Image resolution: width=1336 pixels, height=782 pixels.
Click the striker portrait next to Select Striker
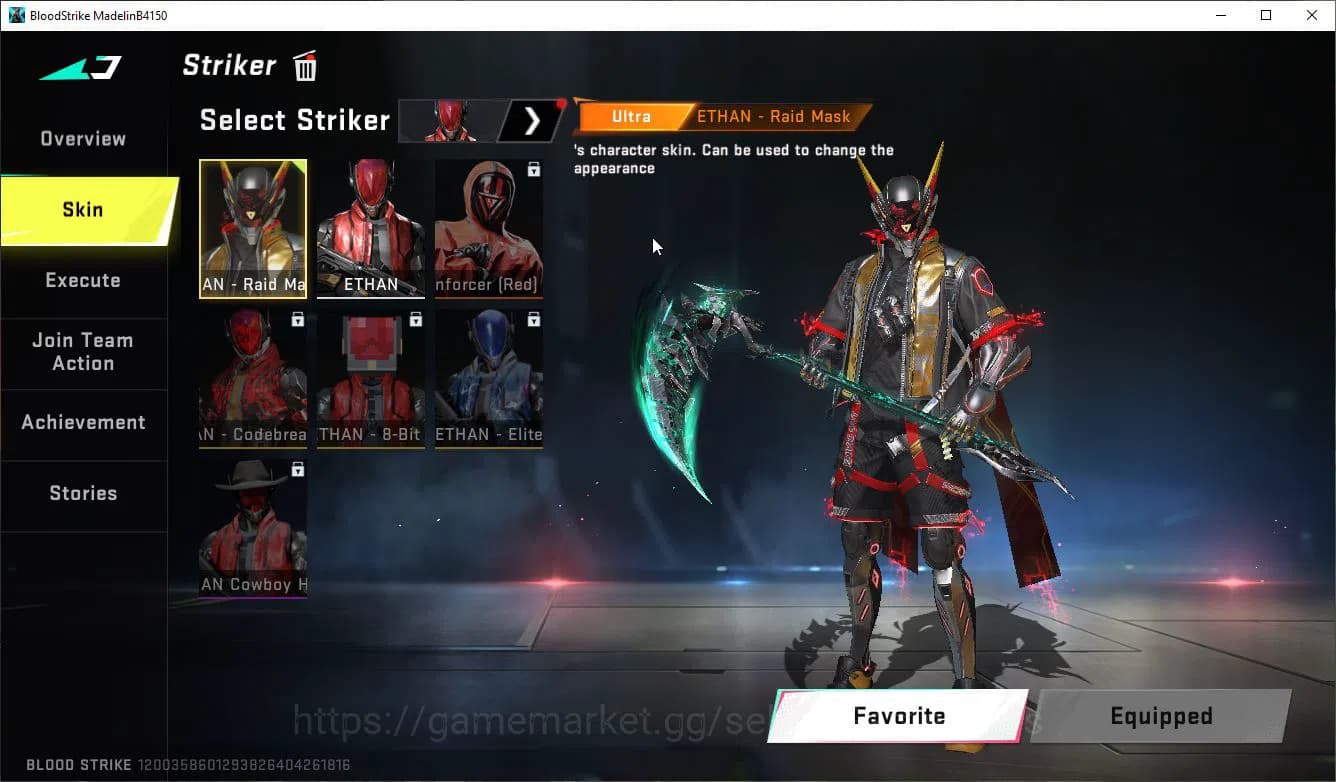(452, 120)
